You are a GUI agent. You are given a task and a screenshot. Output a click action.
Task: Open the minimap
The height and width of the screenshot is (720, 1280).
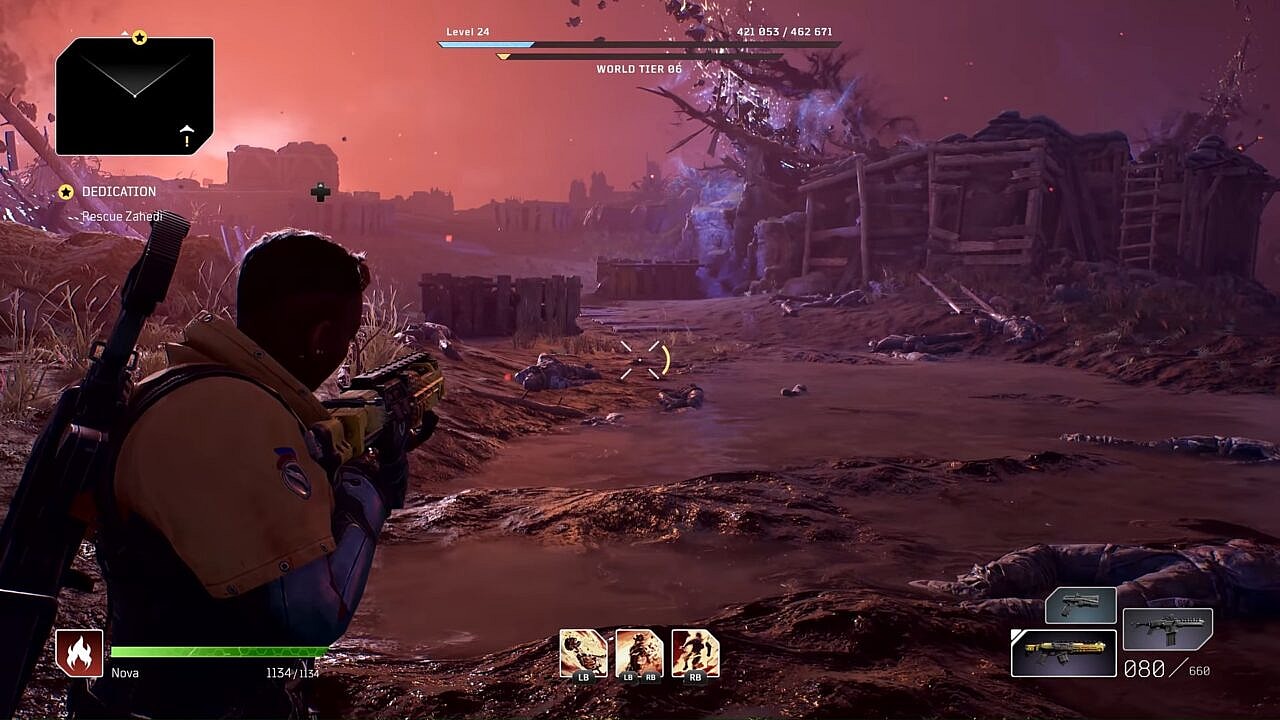[x=134, y=96]
